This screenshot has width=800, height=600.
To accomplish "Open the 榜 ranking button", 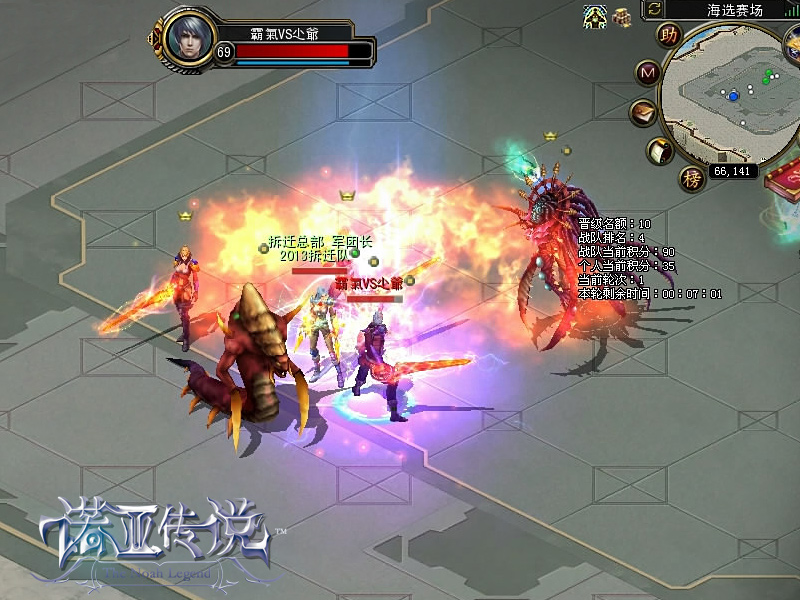I will 691,178.
